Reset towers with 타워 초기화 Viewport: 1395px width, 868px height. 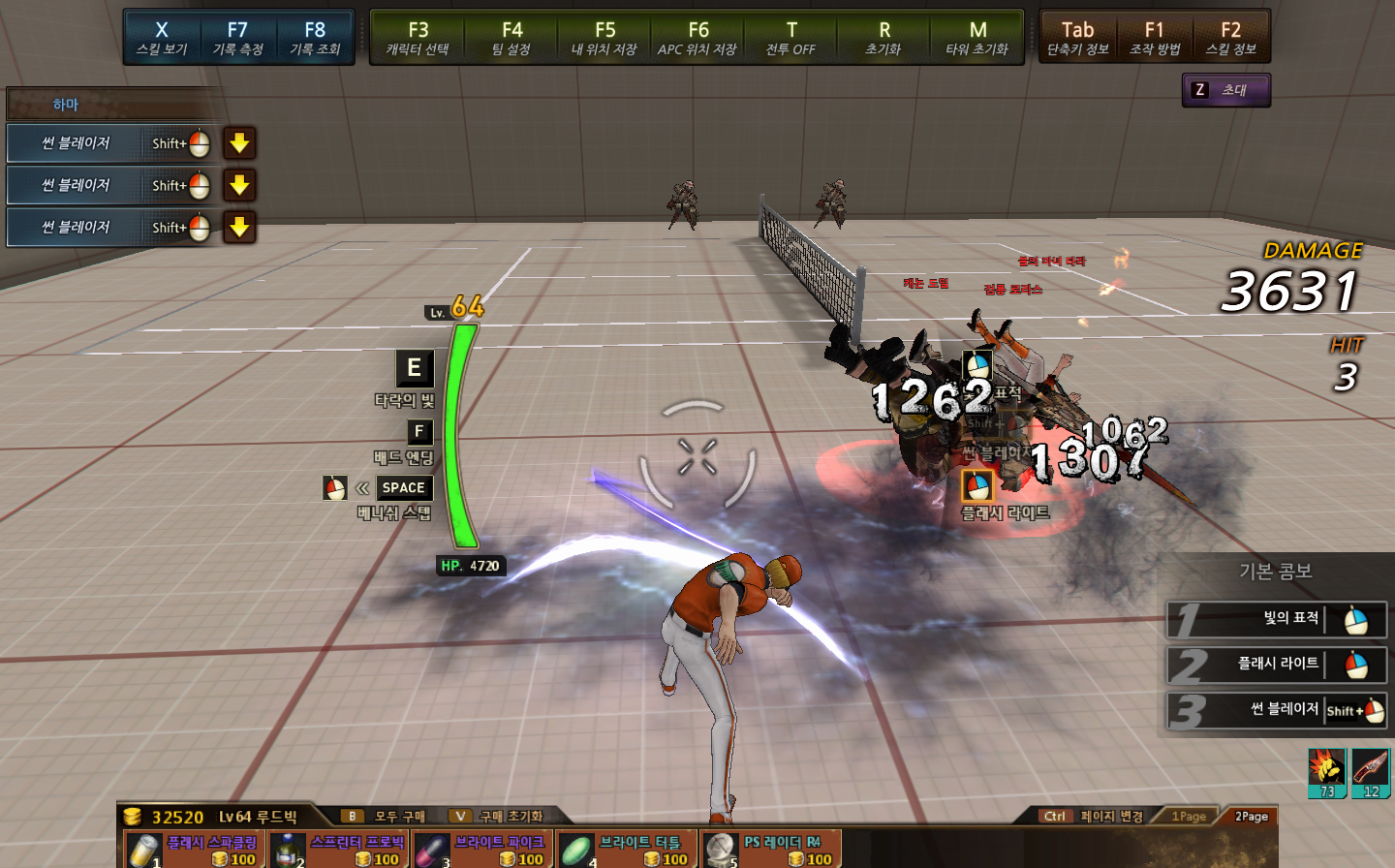pos(977,37)
